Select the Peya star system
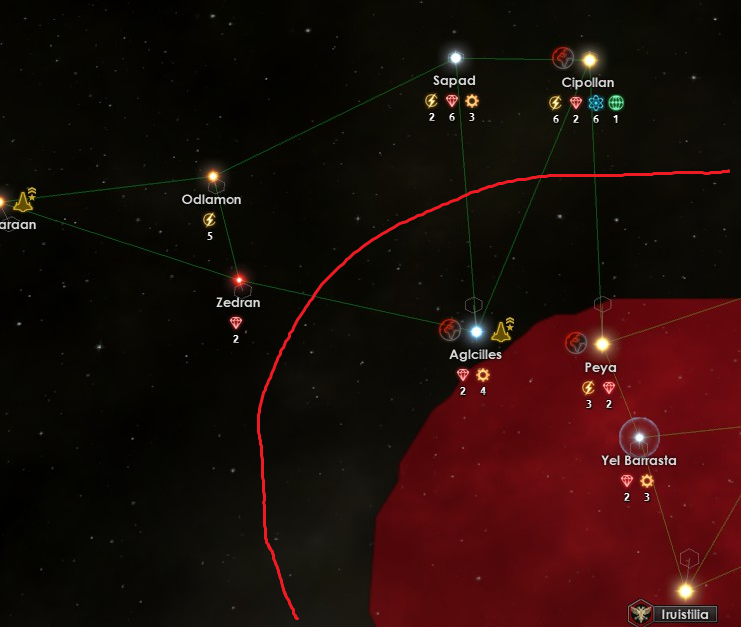Screen dimensions: 741x627 pyautogui.click(x=602, y=344)
